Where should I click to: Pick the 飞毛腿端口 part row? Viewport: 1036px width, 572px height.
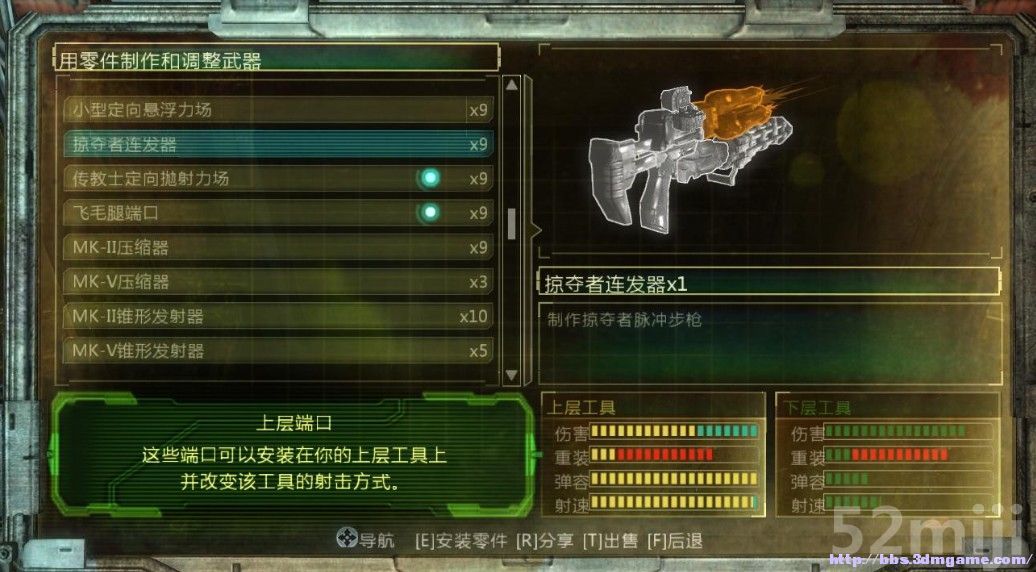coord(278,213)
